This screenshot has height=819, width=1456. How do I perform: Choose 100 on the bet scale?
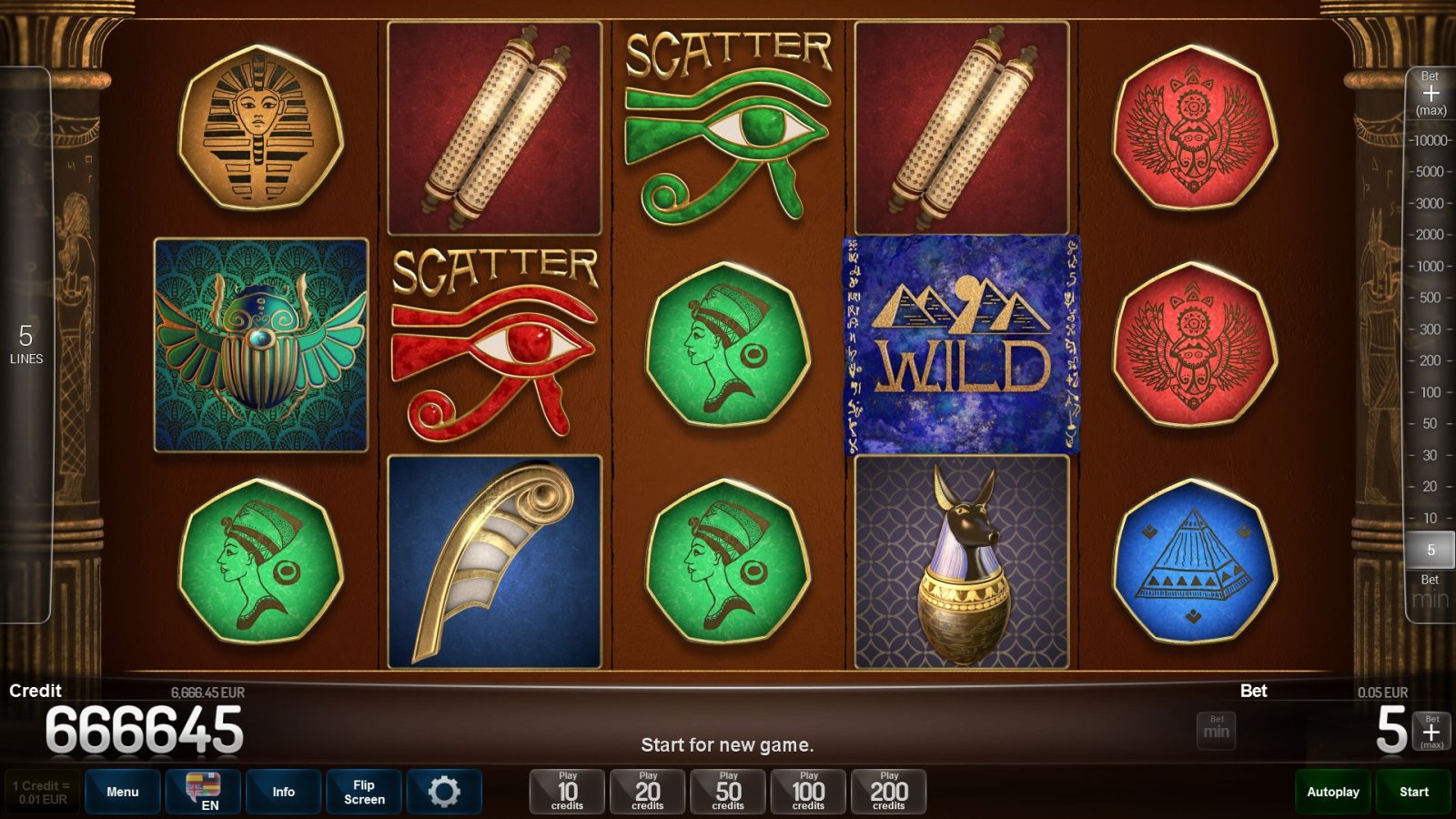pos(1431,392)
